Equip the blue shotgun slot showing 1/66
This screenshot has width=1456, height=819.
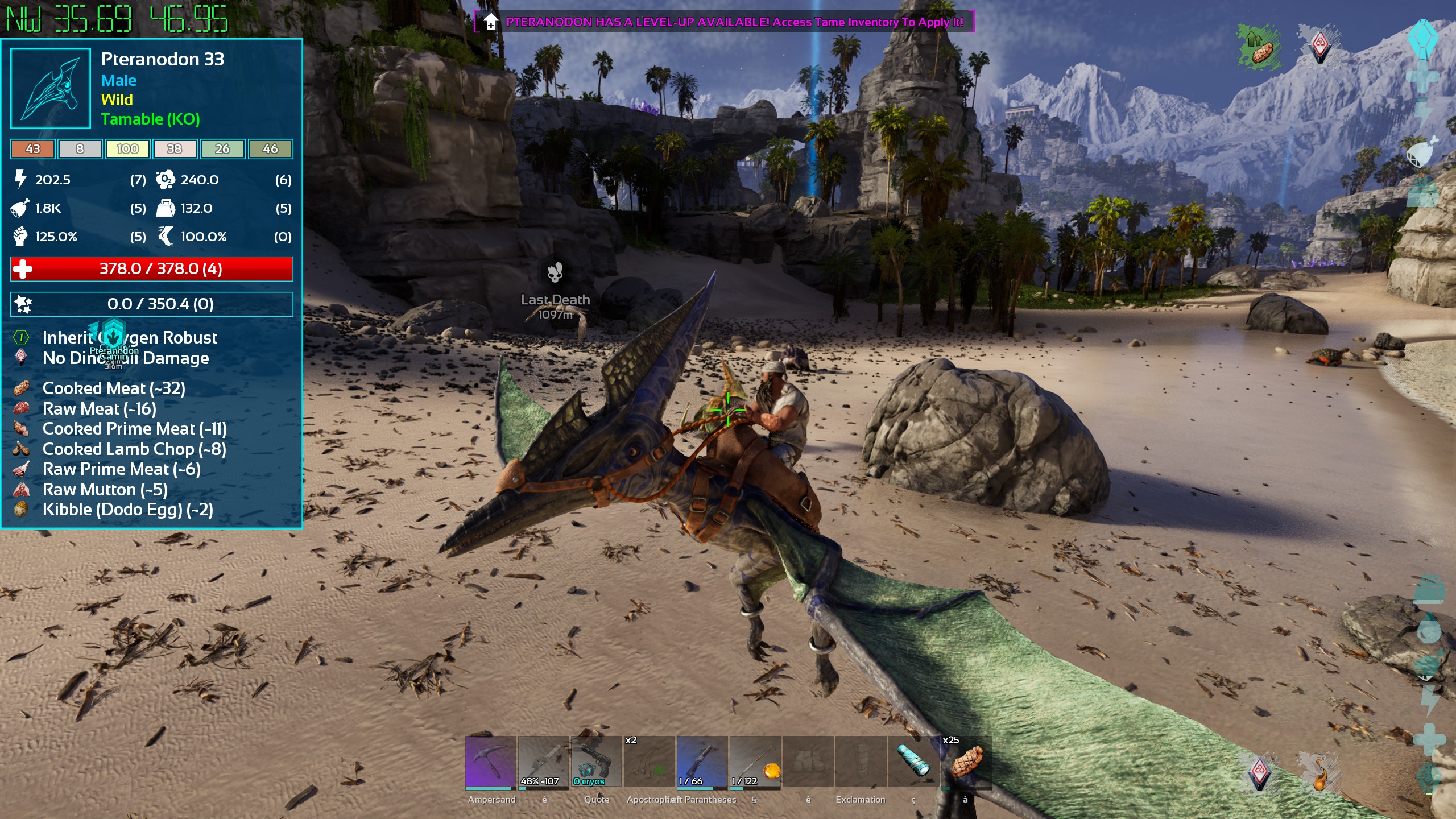(702, 762)
